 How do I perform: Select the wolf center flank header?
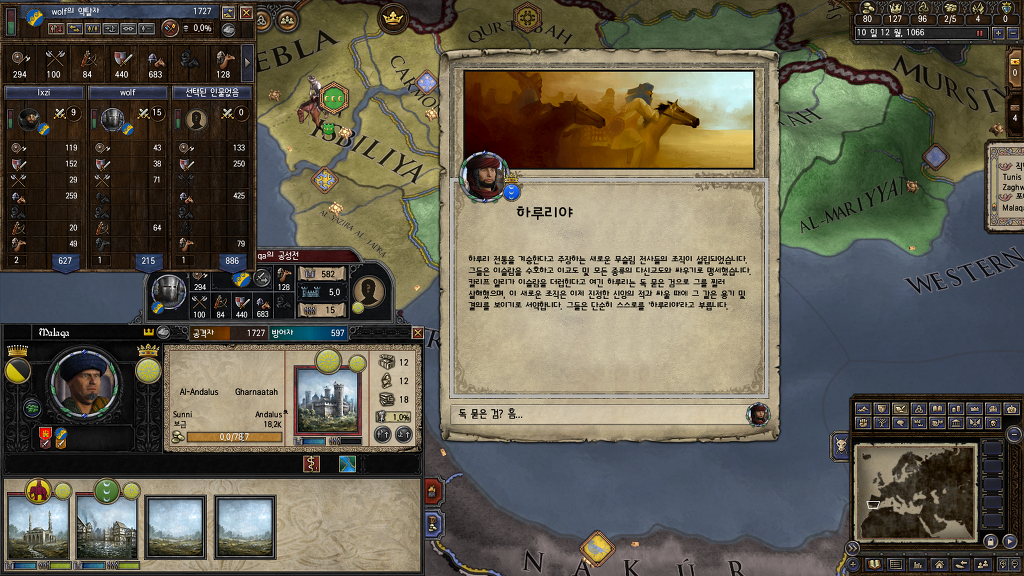tap(128, 93)
